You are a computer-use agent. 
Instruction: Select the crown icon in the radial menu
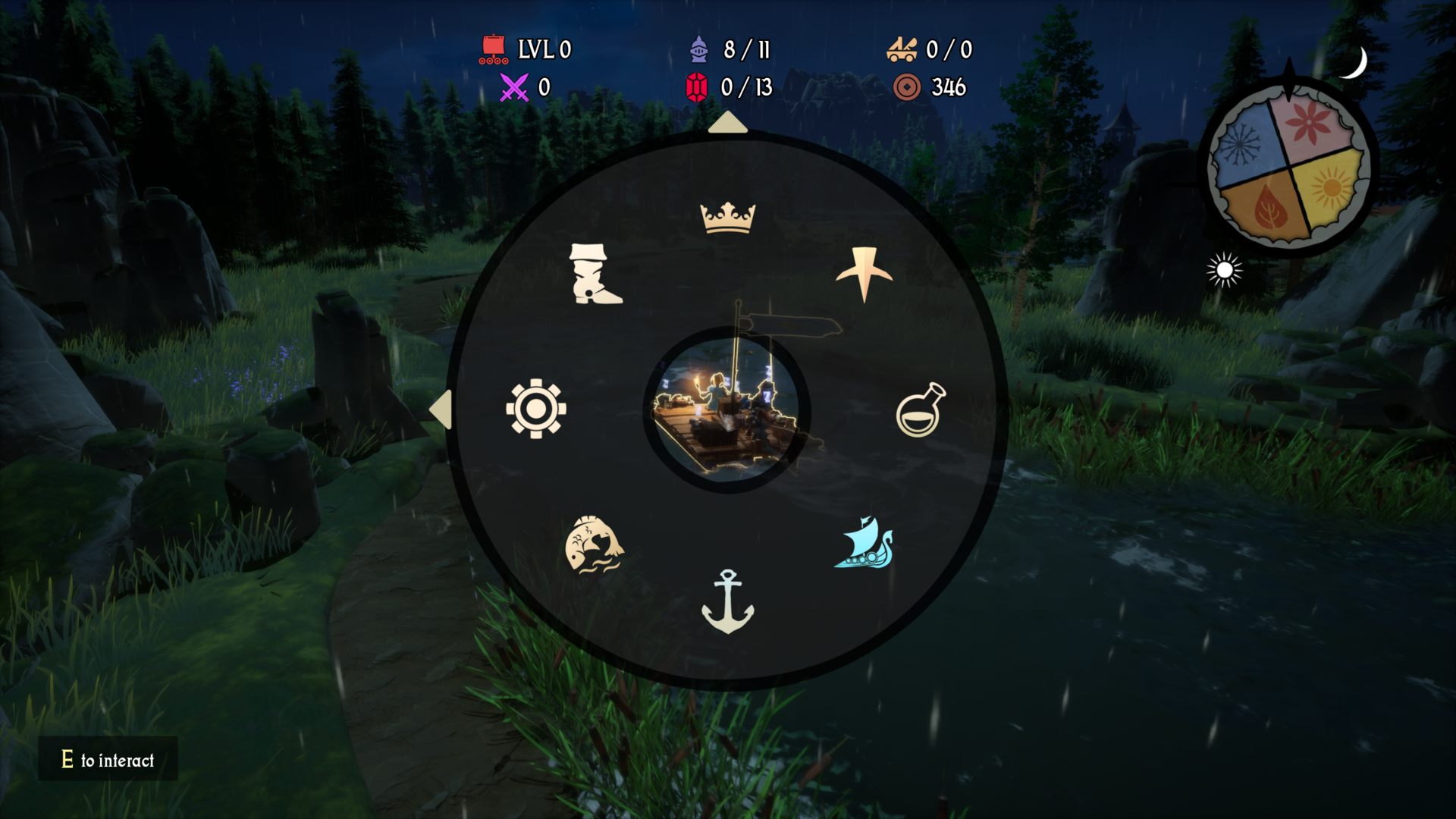click(727, 218)
